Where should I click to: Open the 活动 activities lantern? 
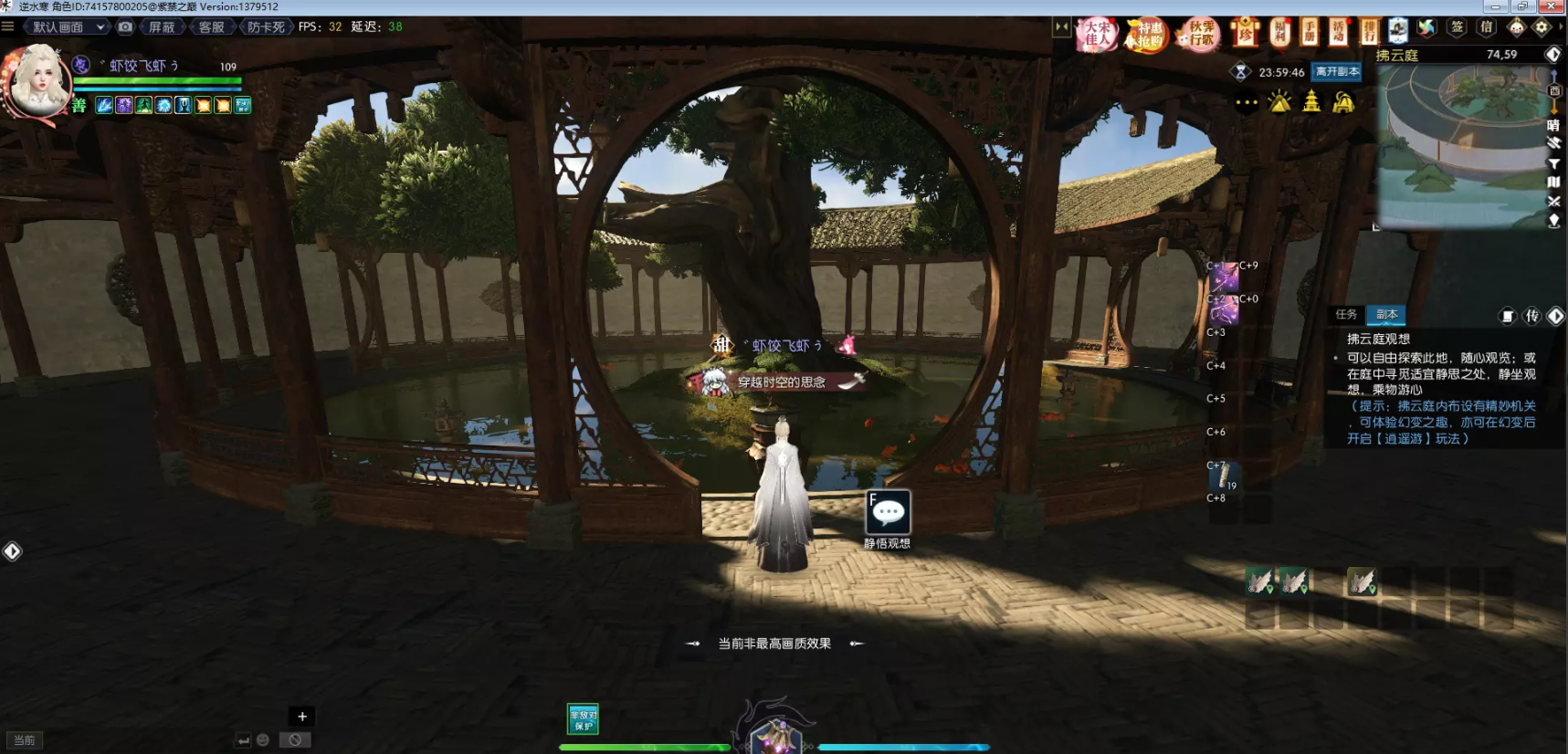(1339, 32)
